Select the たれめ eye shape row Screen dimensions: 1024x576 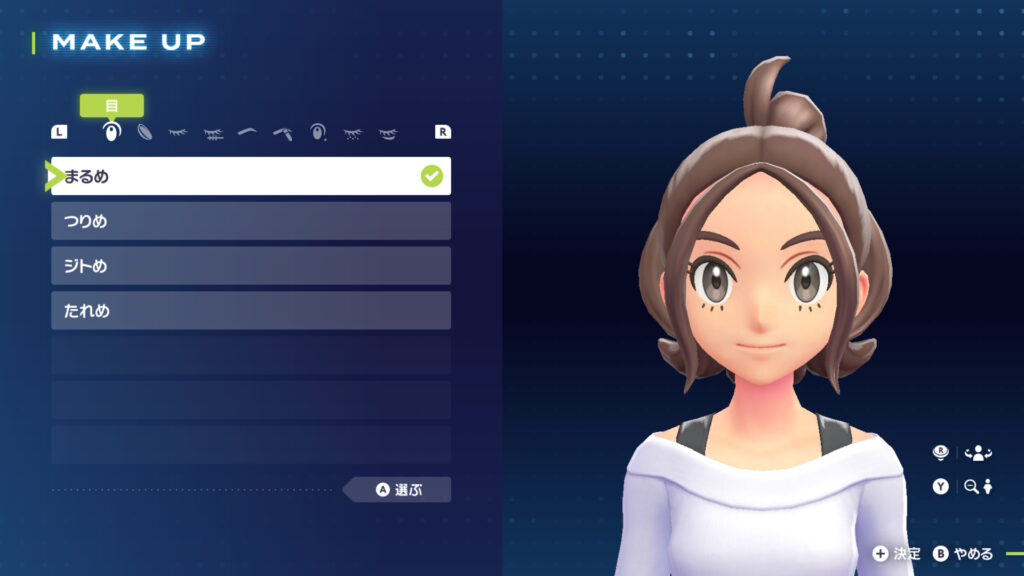[x=250, y=311]
